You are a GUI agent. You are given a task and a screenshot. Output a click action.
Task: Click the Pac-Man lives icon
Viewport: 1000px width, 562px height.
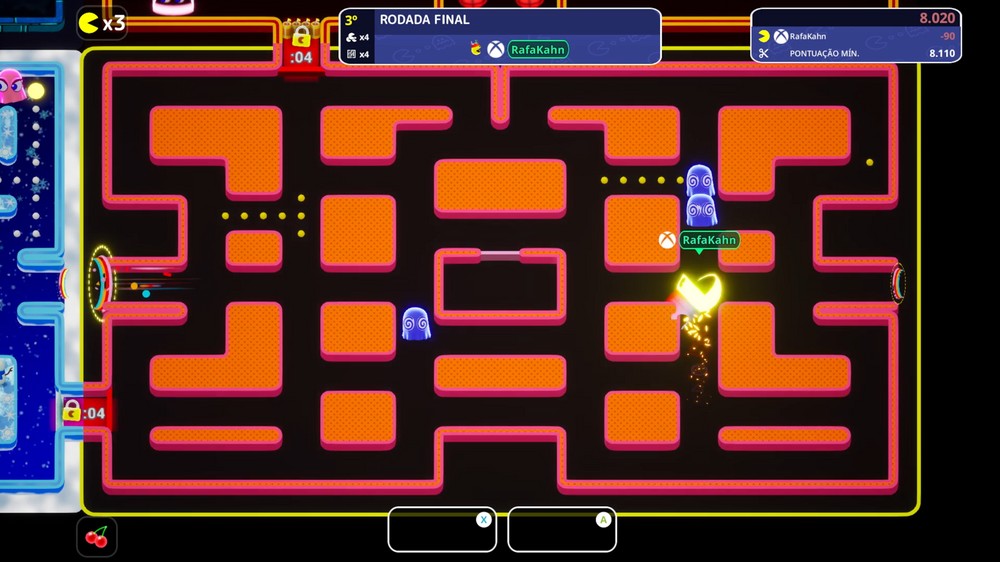90,22
